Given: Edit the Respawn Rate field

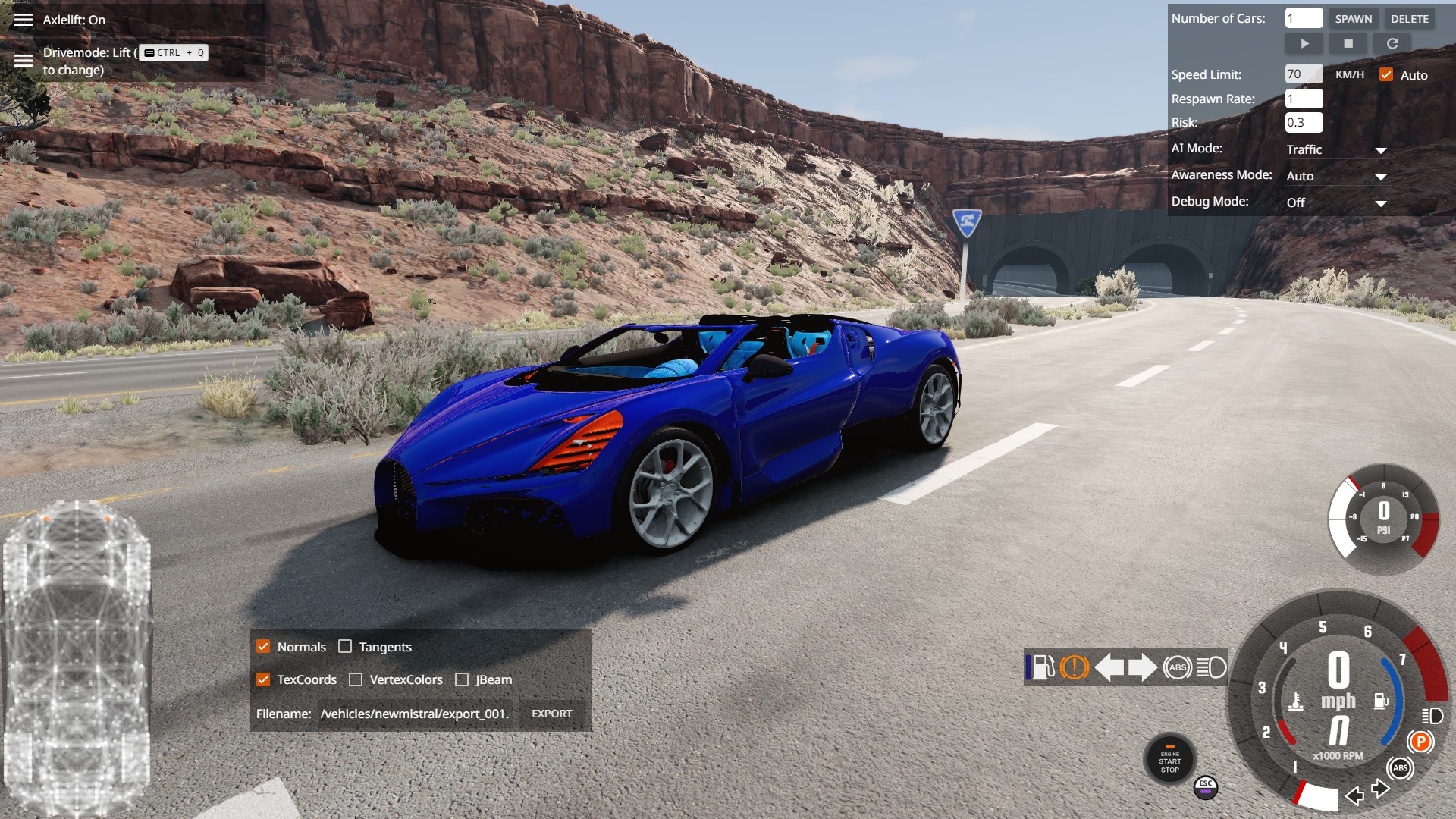Looking at the screenshot, I should (x=1304, y=99).
